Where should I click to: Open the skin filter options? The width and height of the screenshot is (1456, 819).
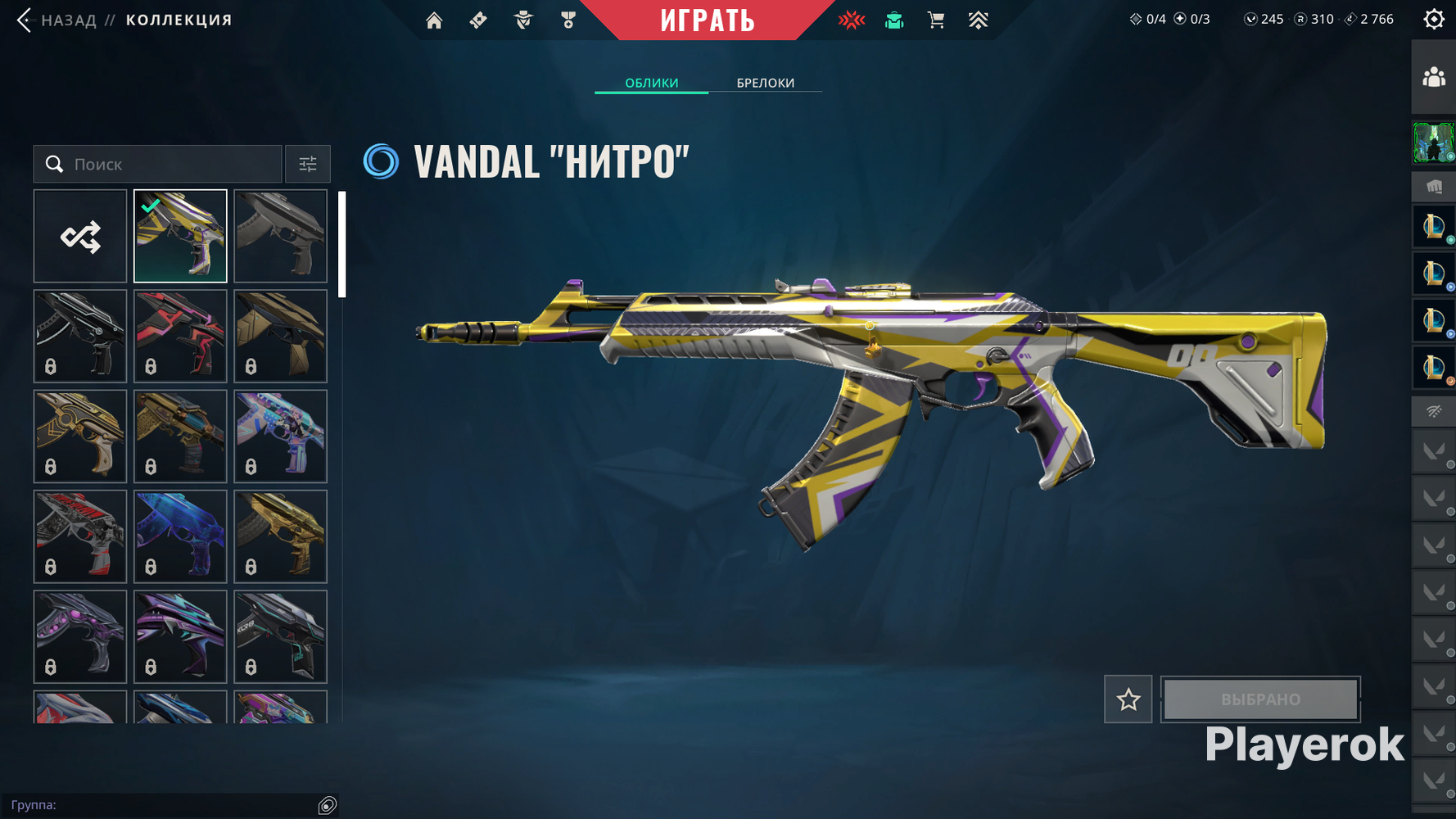(x=308, y=164)
